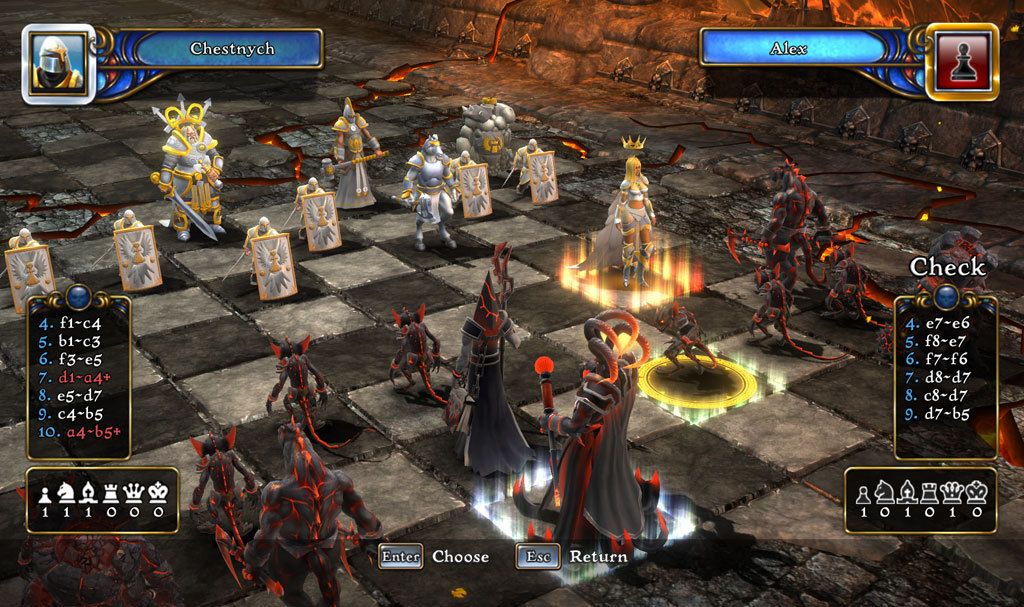Click the d7-b5 entry in Alex's move list
The image size is (1024, 607).
943,412
